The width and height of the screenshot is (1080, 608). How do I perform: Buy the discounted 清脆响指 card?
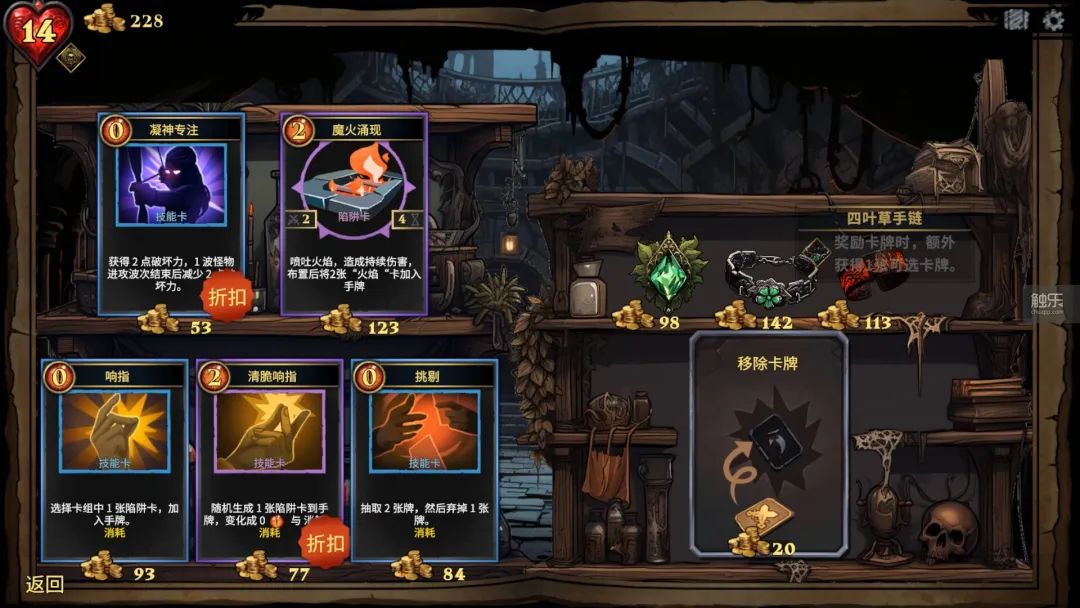coord(270,458)
